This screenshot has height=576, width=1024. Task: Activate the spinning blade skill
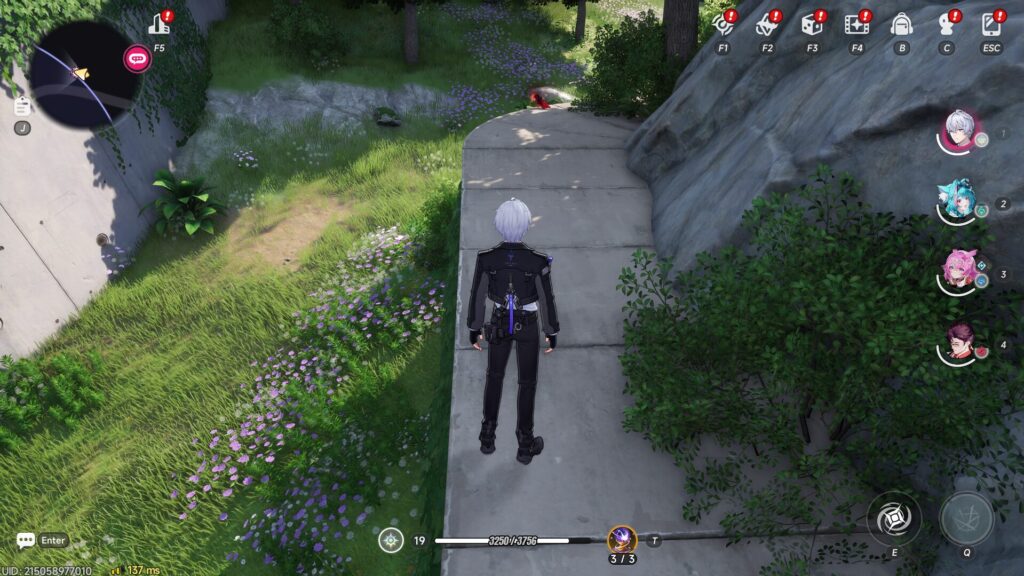coord(893,519)
